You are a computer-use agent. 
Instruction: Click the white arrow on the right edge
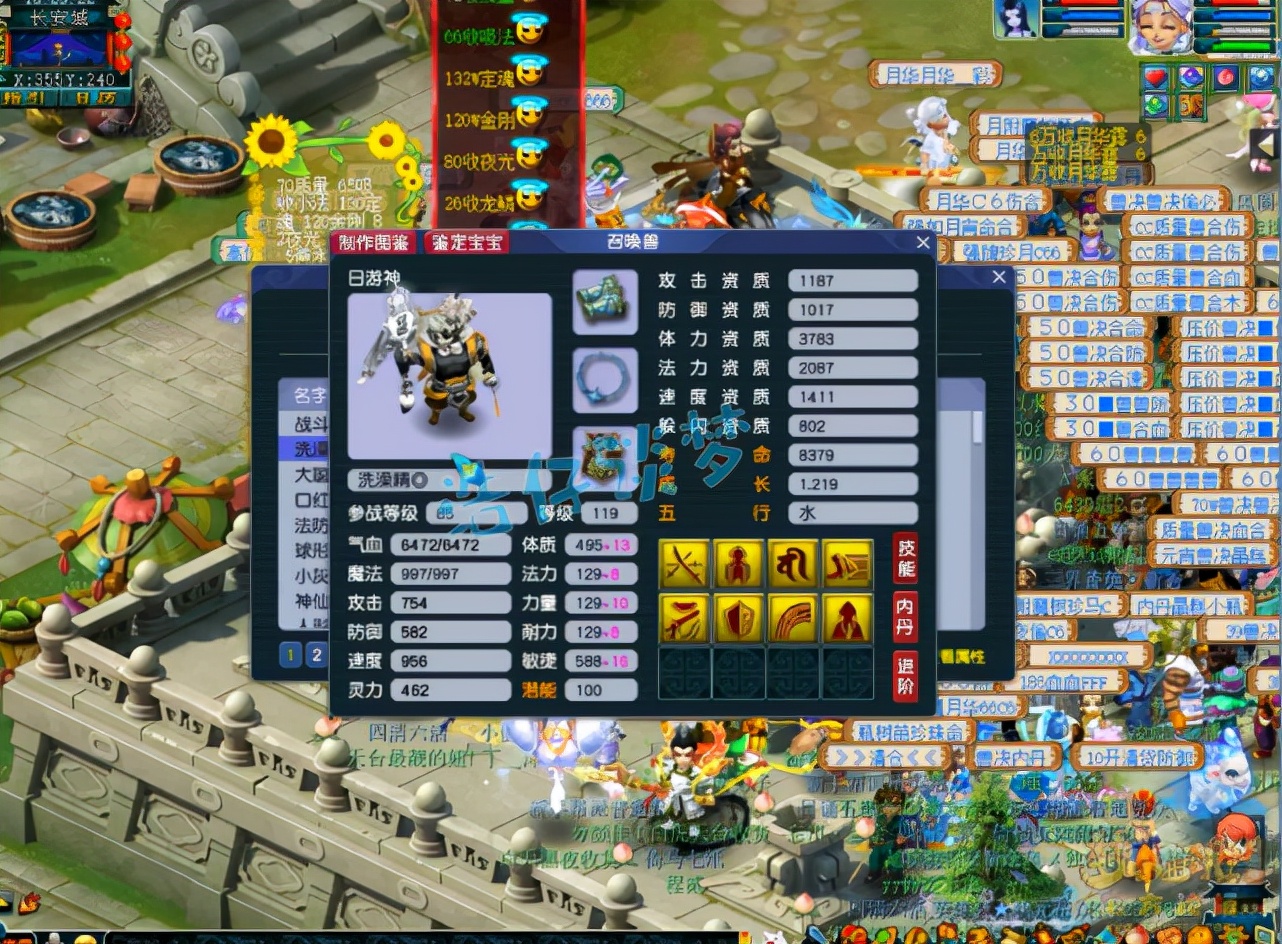1265,147
